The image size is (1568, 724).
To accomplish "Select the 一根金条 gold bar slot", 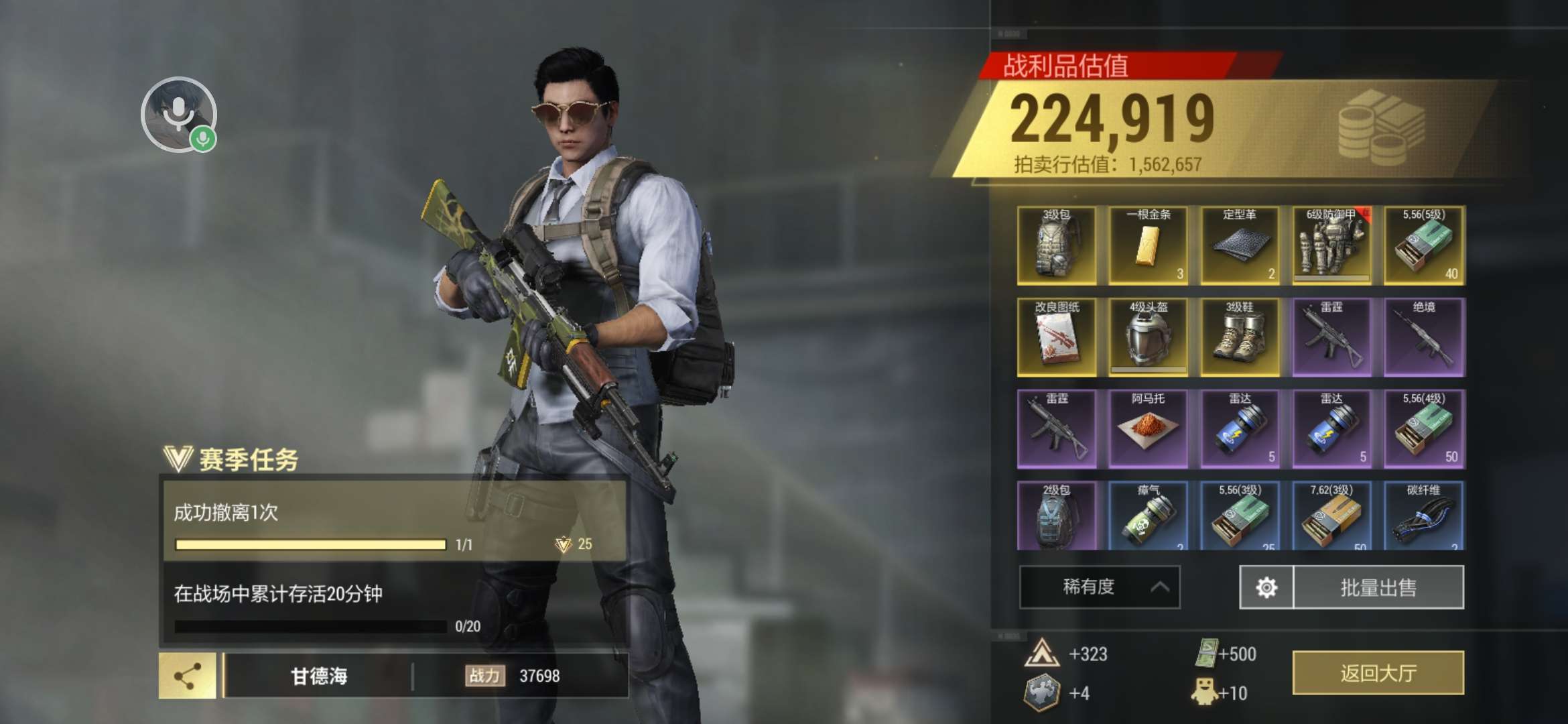I will (1148, 245).
